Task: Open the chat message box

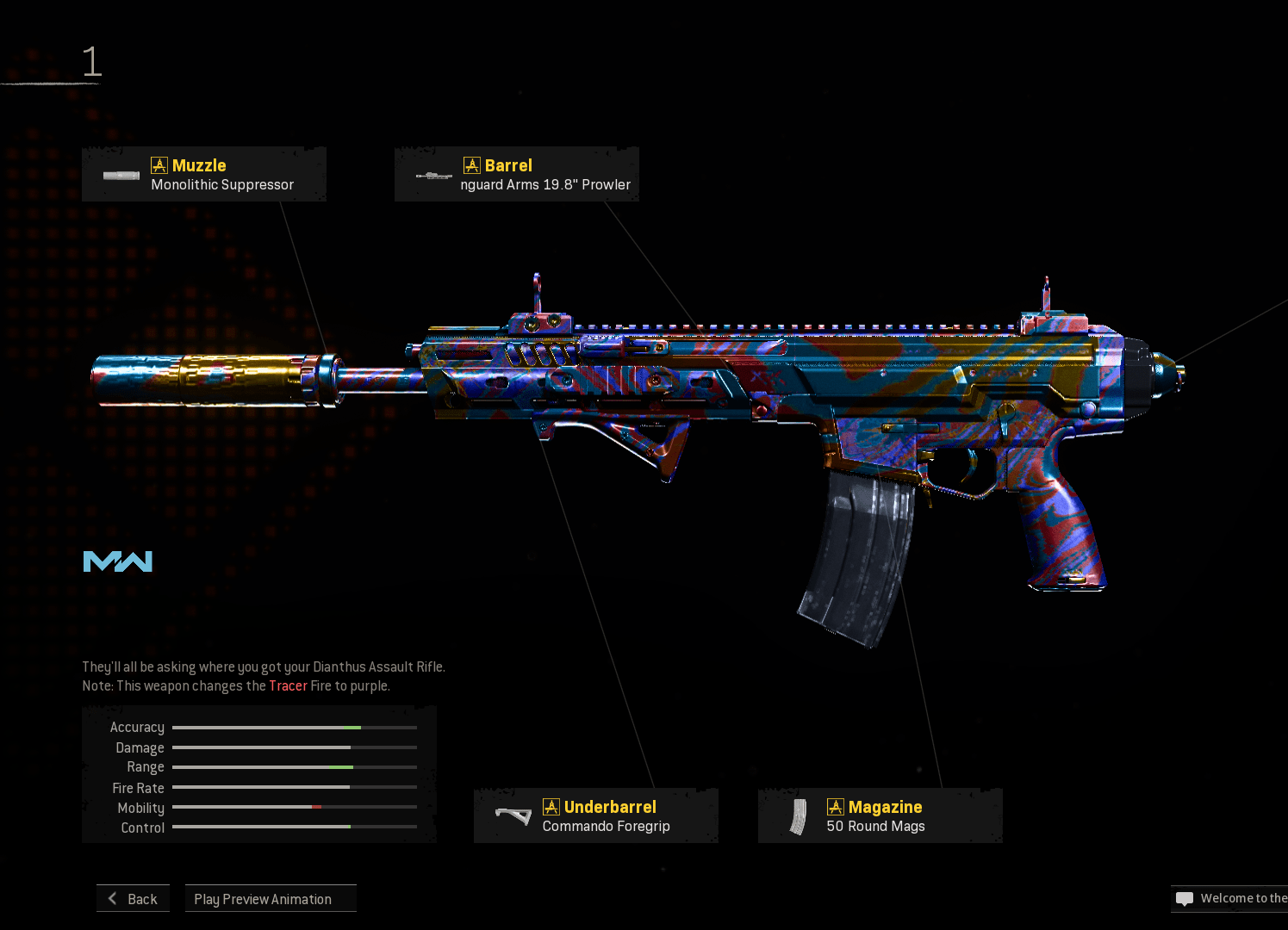Action: tap(1229, 899)
